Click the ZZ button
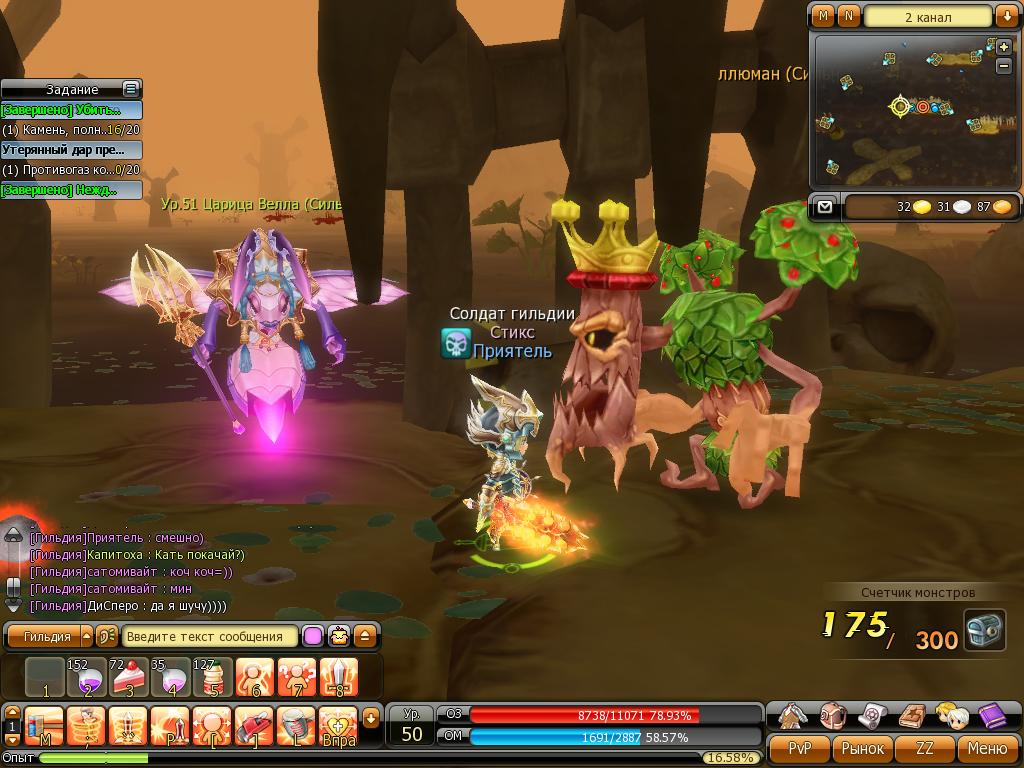The image size is (1024, 768). pos(925,748)
